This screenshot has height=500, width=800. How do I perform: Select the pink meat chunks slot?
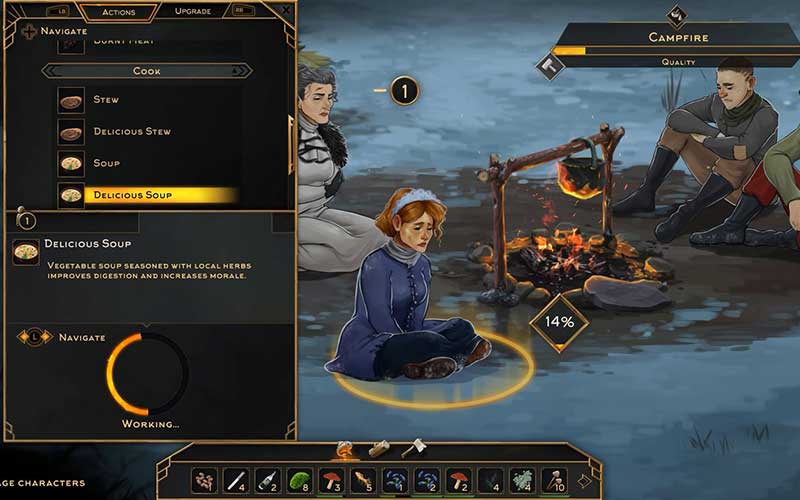click(204, 481)
